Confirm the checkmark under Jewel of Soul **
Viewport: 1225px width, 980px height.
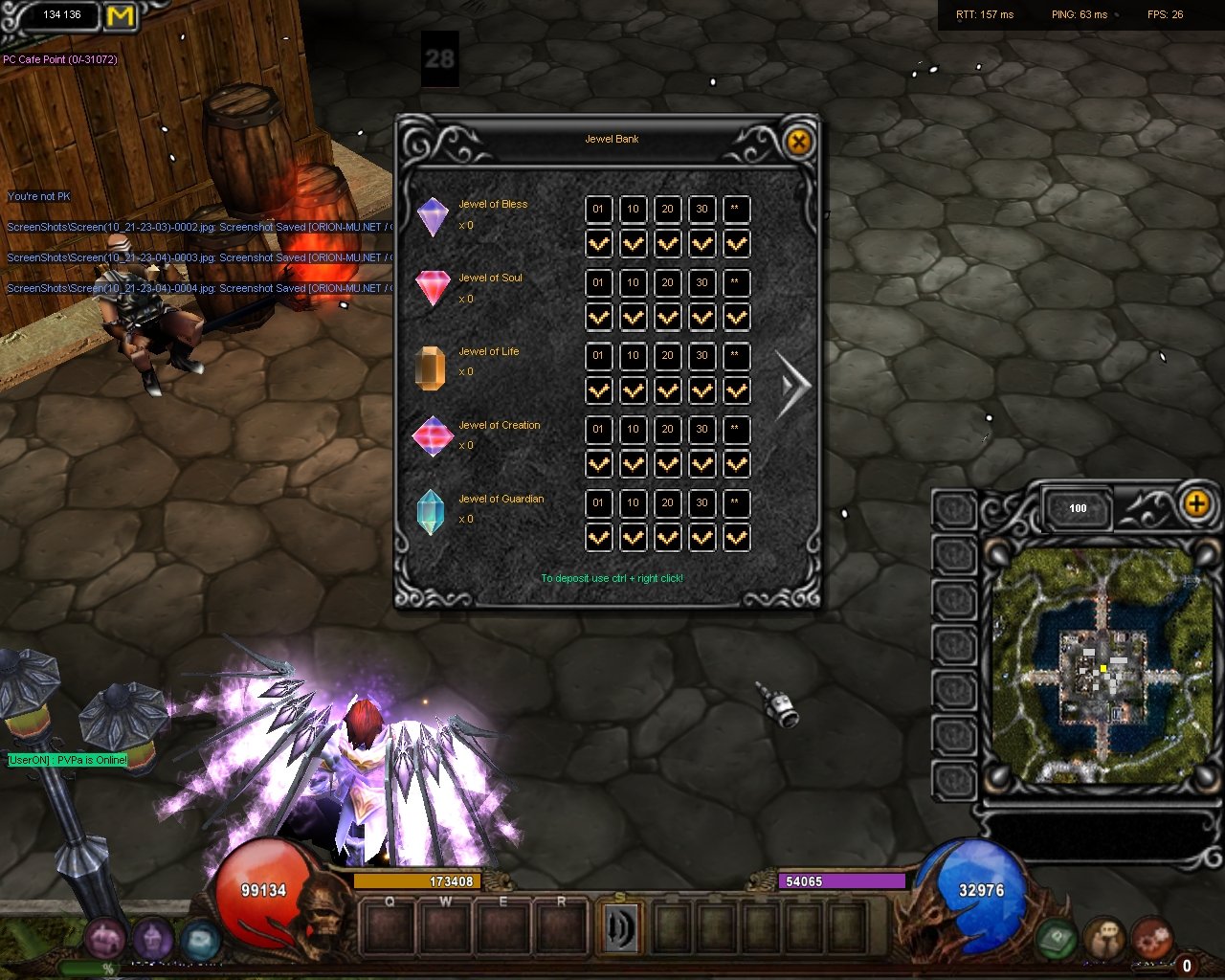[736, 318]
